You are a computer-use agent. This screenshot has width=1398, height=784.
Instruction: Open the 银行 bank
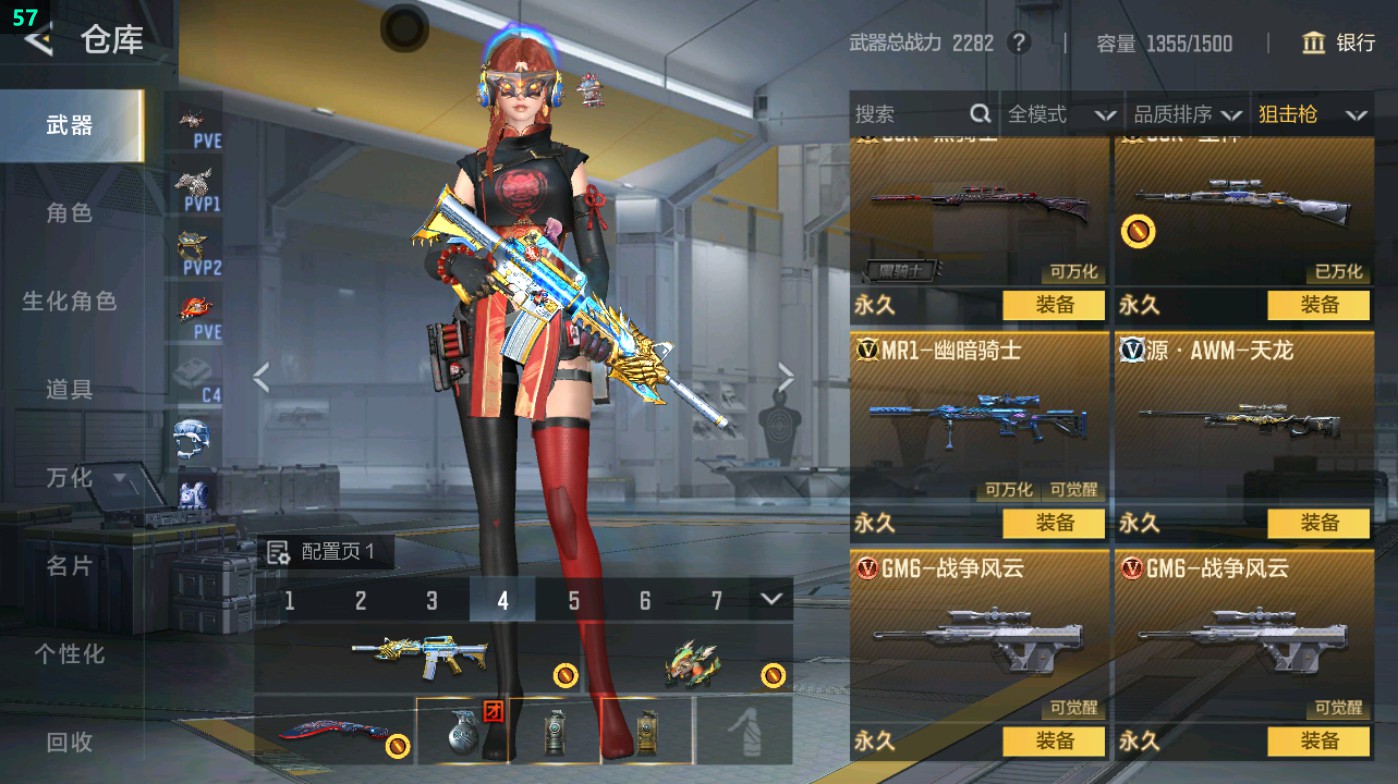[1338, 43]
